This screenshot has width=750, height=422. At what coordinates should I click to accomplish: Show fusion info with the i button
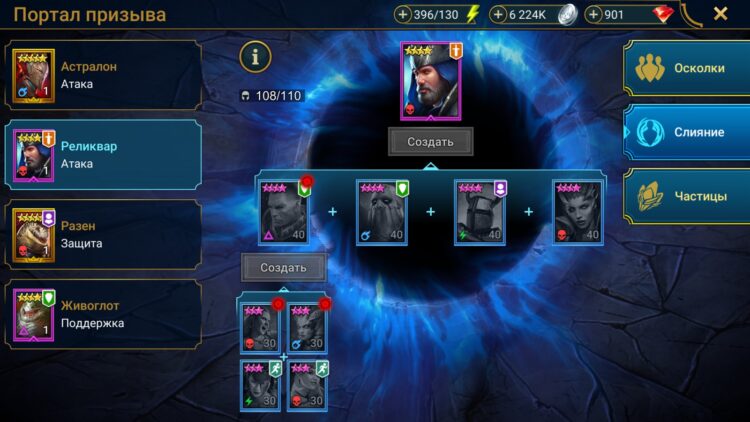coord(256,57)
